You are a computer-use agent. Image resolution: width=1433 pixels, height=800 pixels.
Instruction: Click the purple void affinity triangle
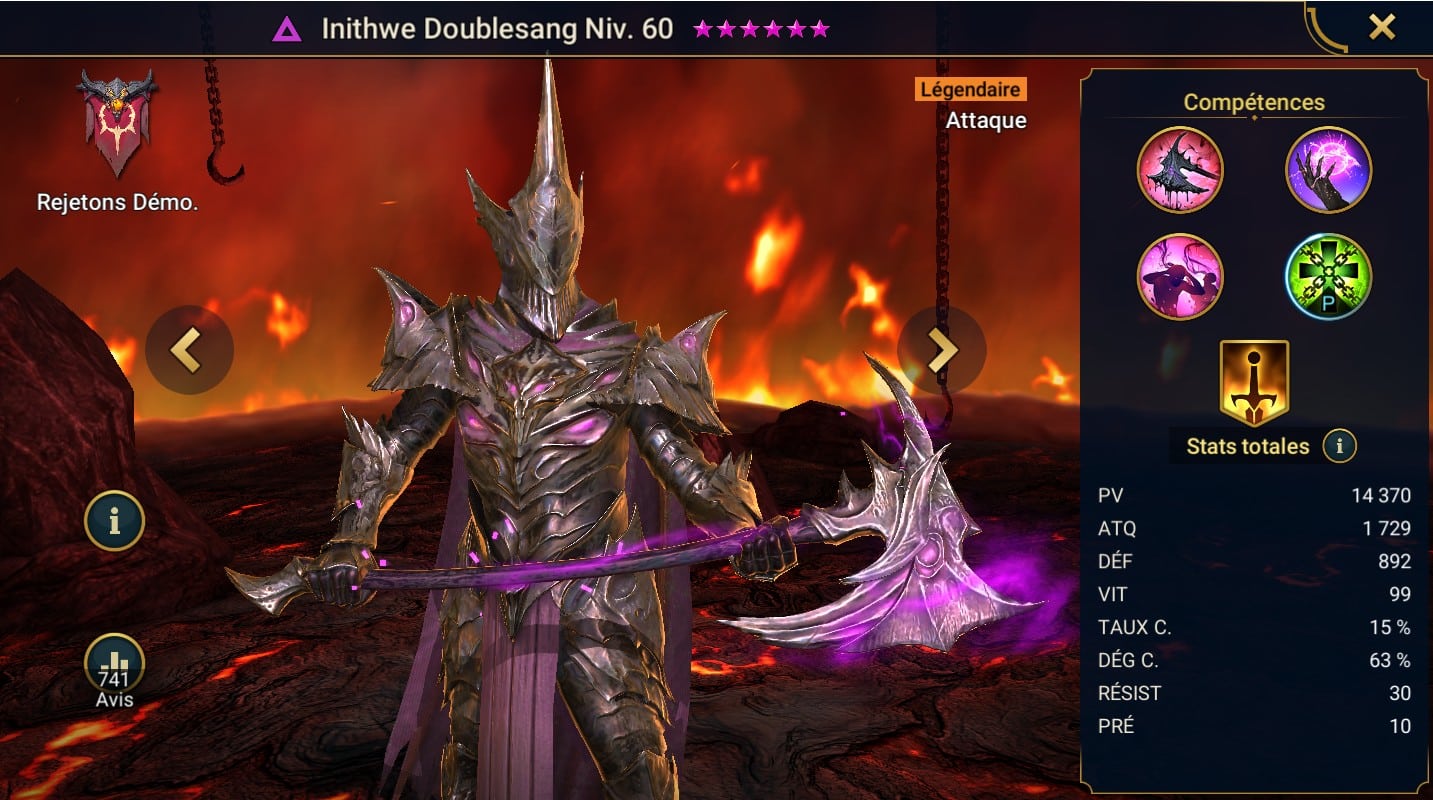click(287, 28)
